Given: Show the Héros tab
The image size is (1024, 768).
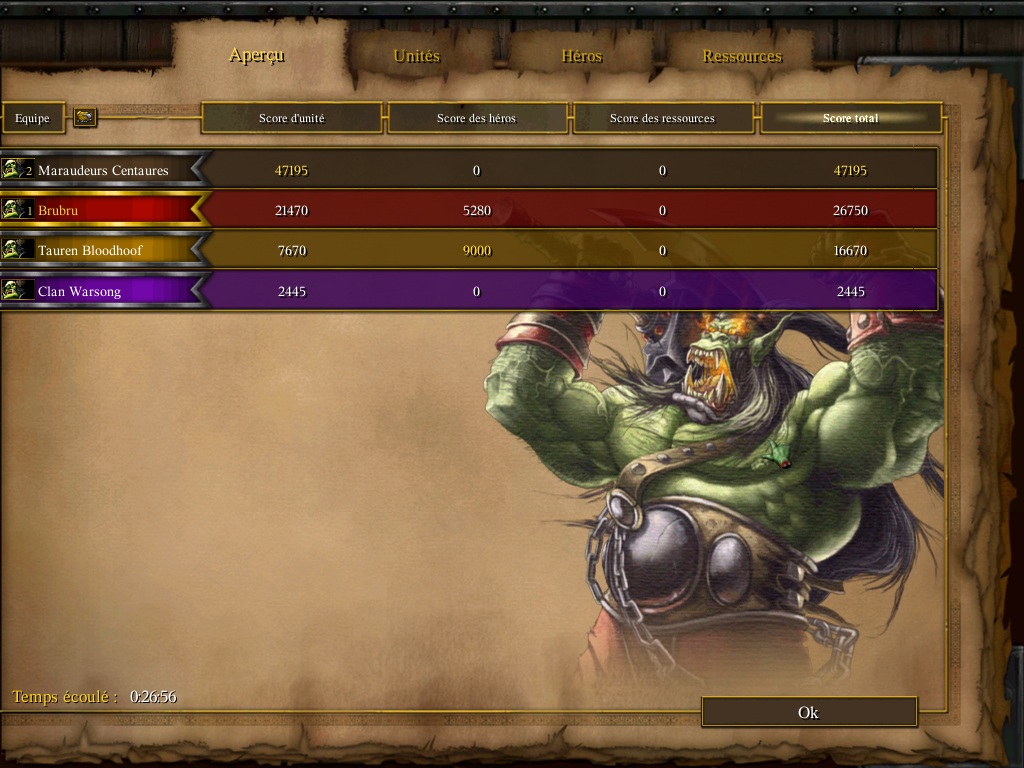Looking at the screenshot, I should [x=581, y=56].
